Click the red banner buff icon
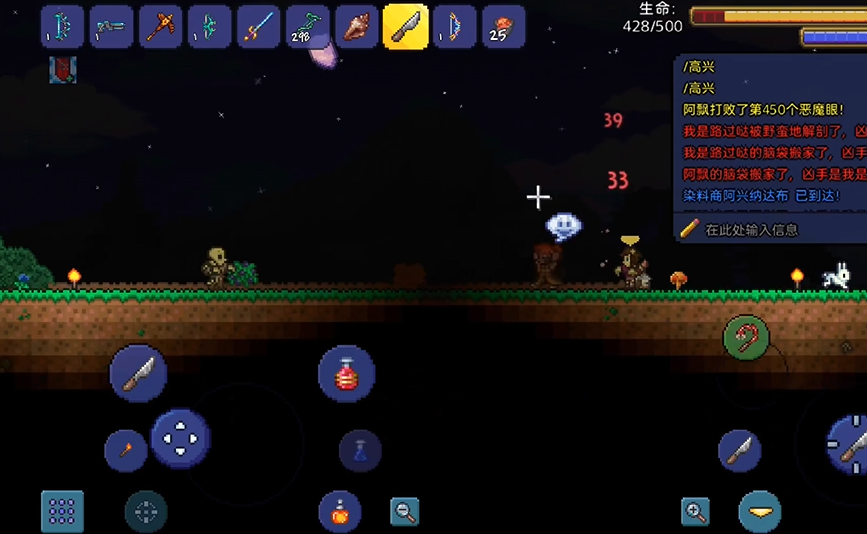The width and height of the screenshot is (867, 534). click(62, 69)
